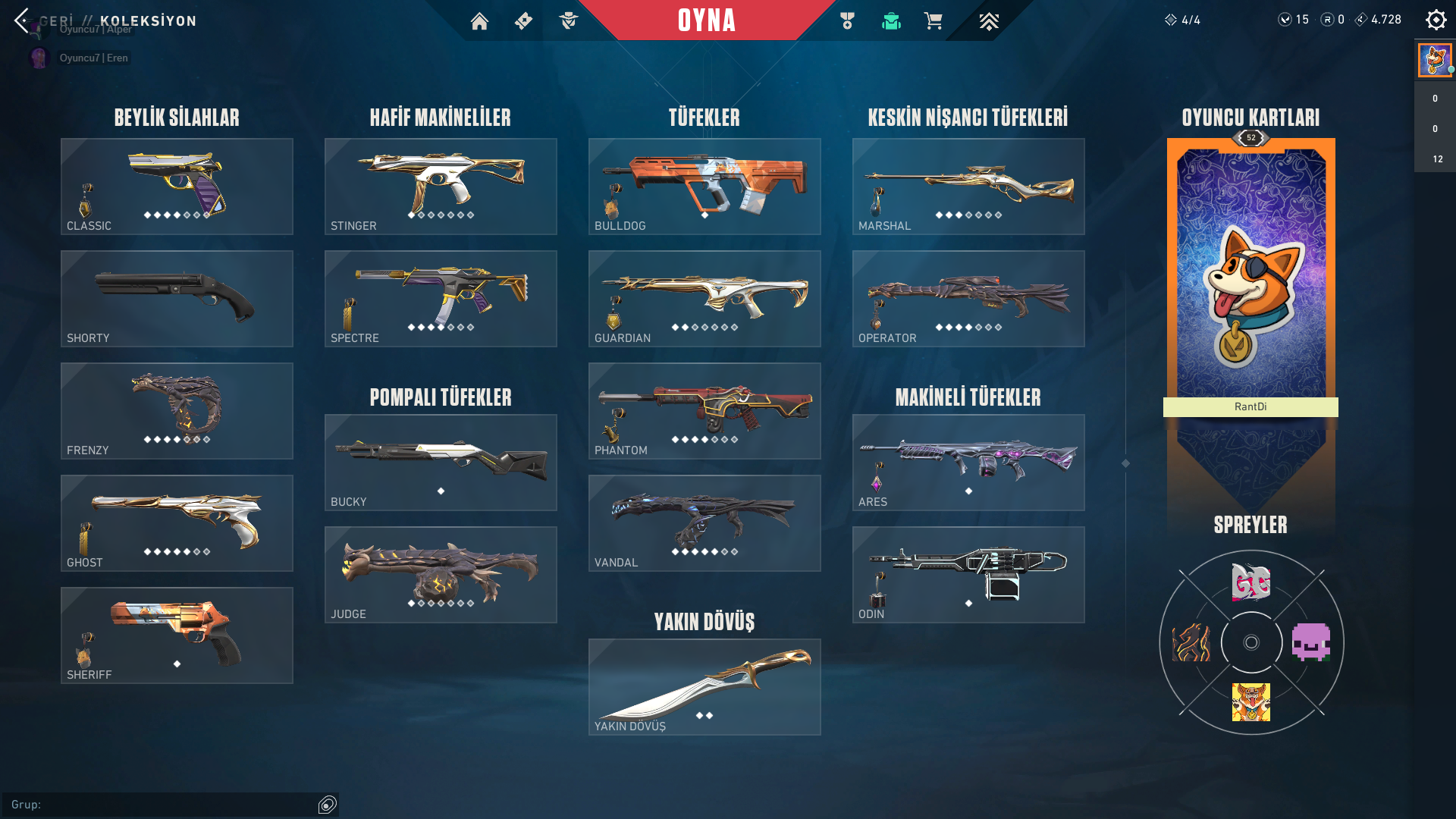
Task: Go back using the GERİ arrow
Action: (20, 21)
